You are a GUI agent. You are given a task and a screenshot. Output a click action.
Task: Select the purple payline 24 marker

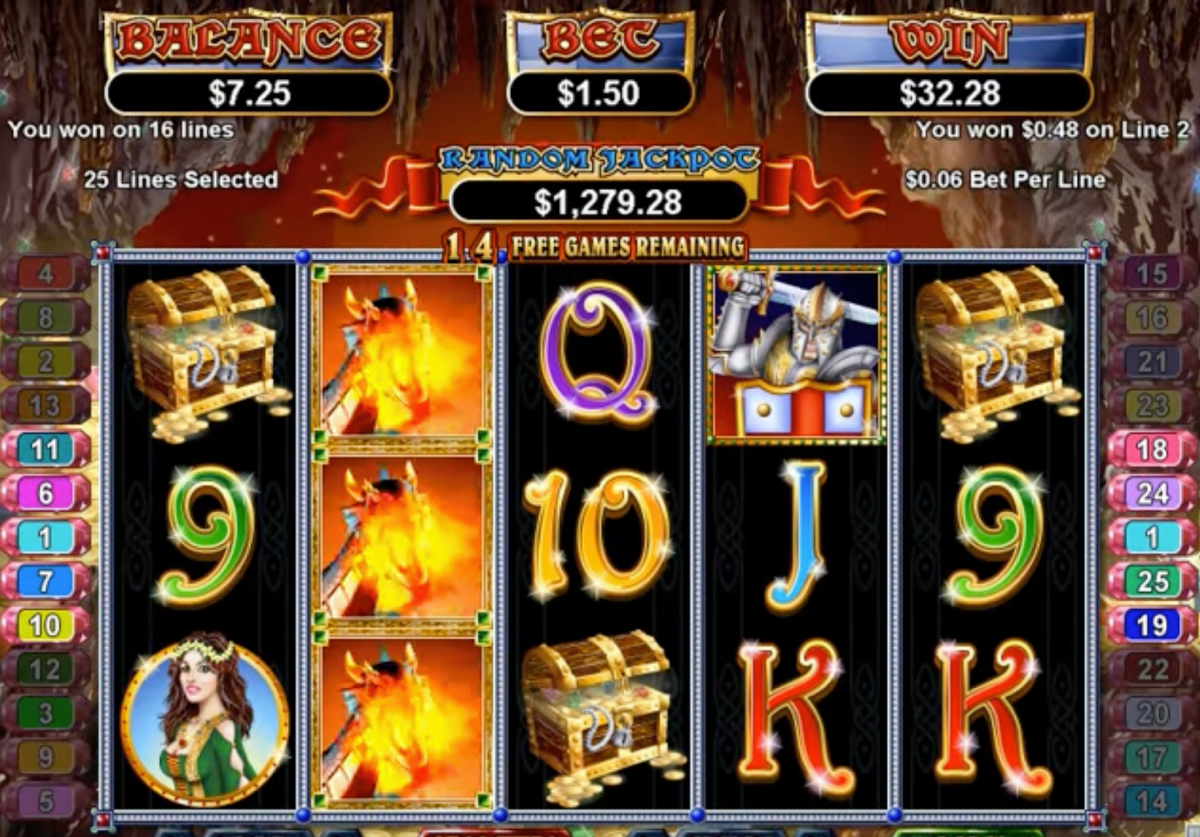coord(1152,493)
